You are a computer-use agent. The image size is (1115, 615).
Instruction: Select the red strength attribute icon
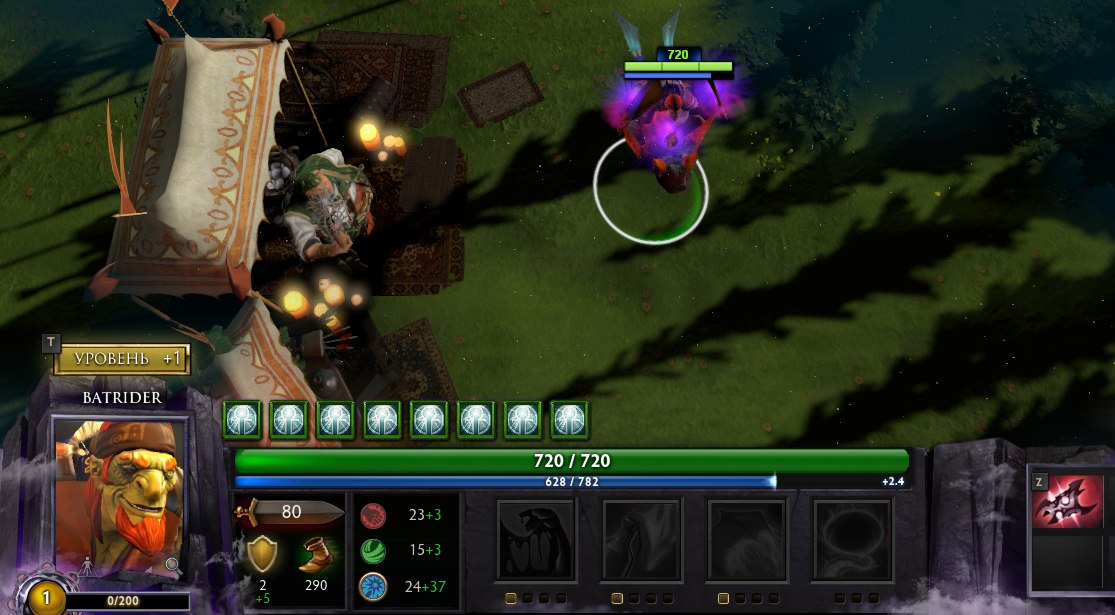coord(372,516)
